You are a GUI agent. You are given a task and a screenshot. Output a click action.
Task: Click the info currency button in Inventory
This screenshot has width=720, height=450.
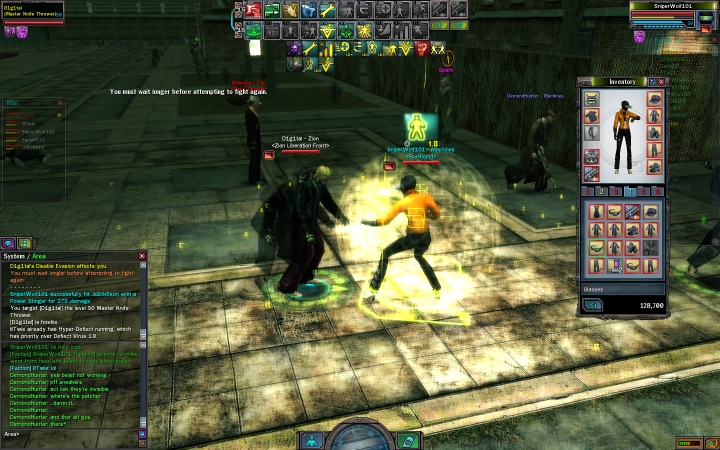tap(593, 305)
